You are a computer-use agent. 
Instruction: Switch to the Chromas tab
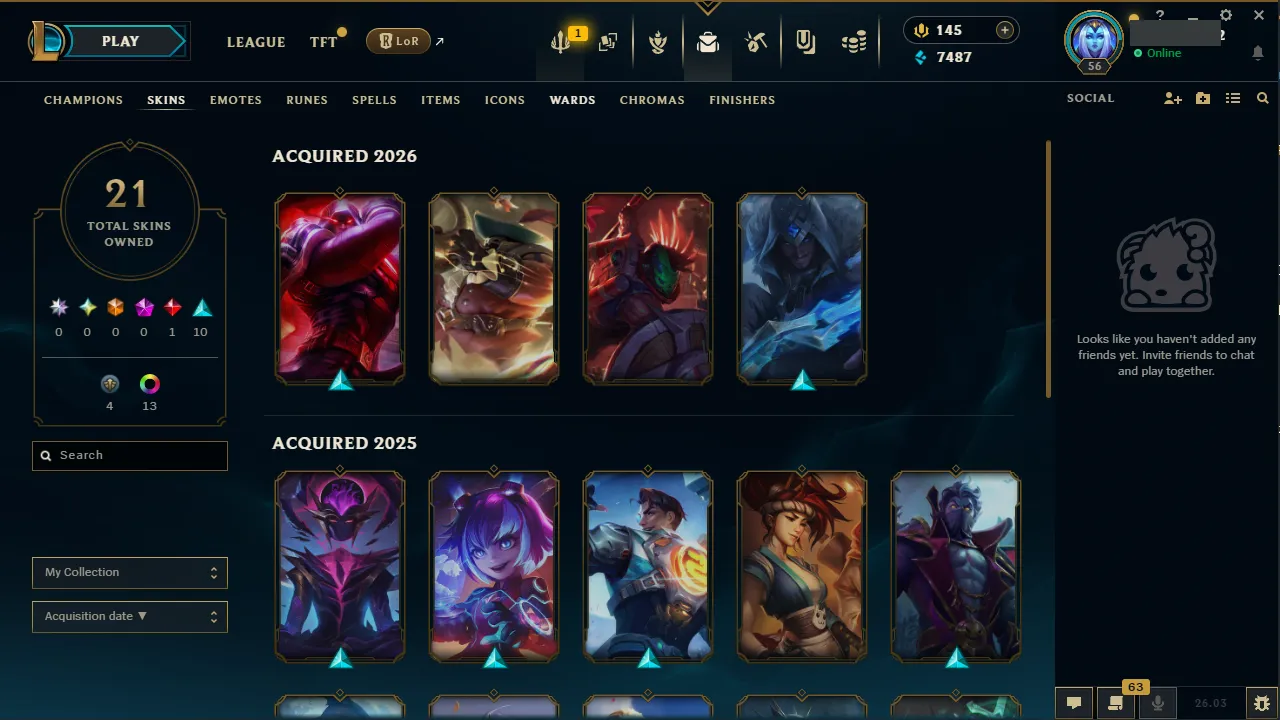[652, 100]
